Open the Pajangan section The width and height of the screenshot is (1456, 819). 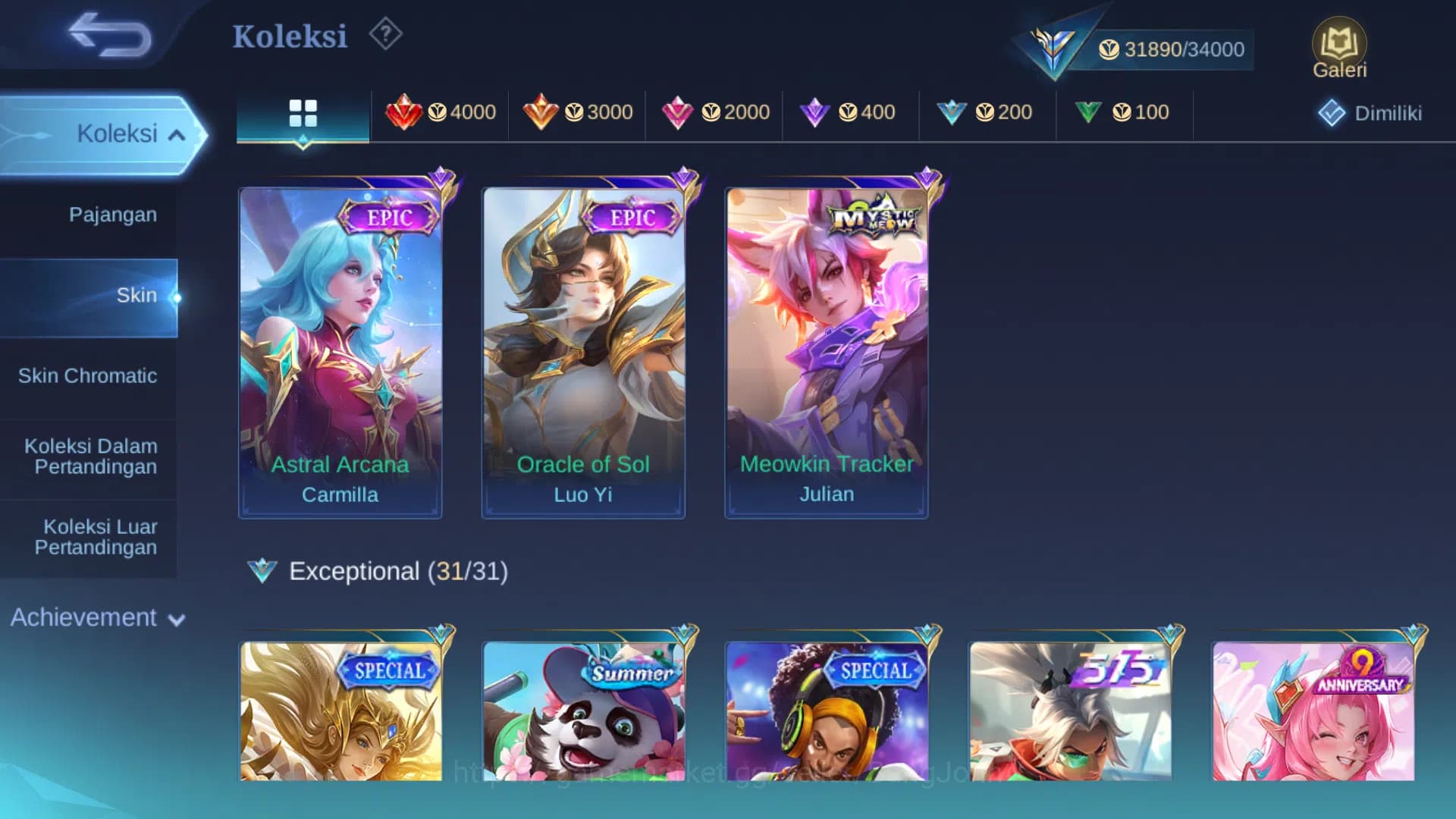point(113,215)
